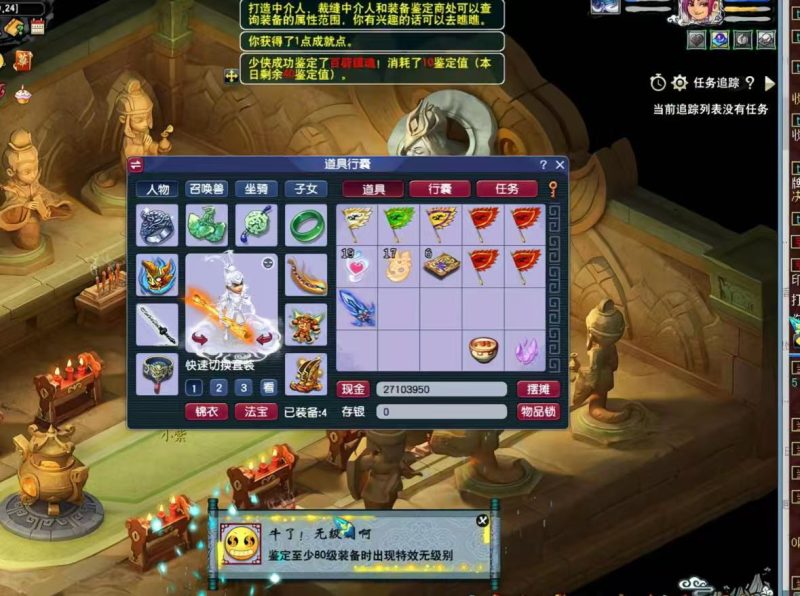Switch to the 召唤兽 tab

207,189
